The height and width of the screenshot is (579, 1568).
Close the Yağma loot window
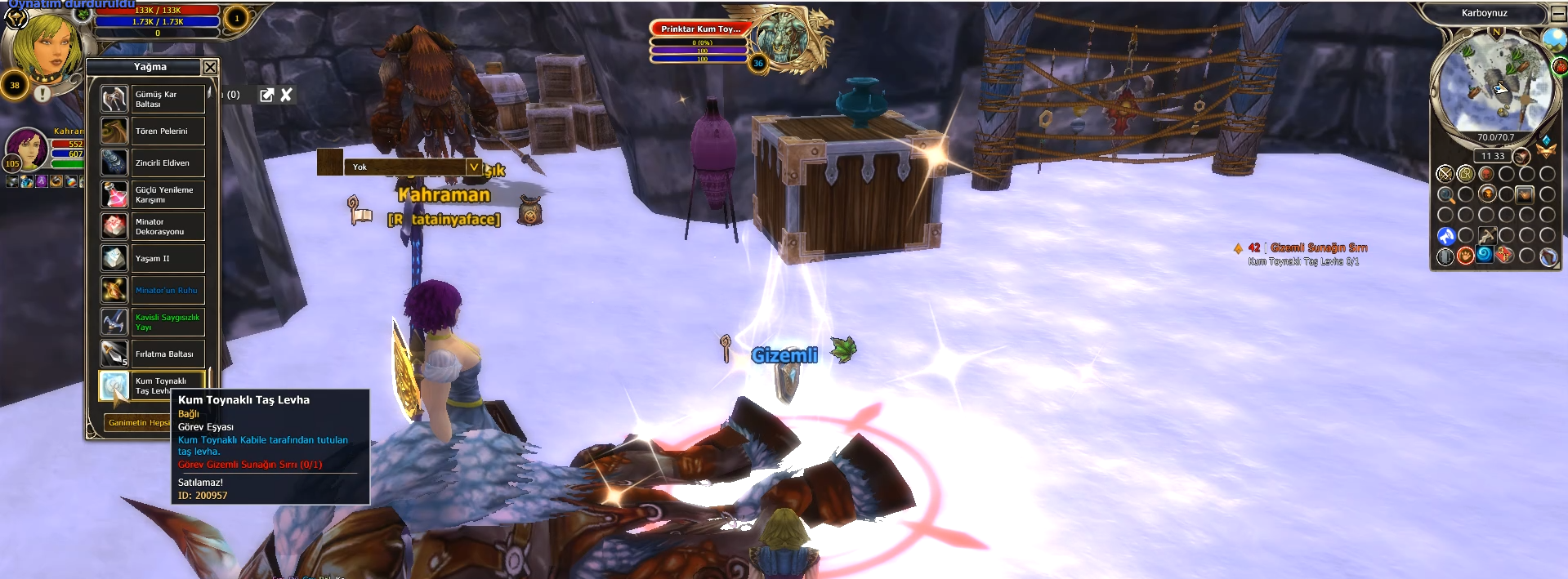point(210,67)
